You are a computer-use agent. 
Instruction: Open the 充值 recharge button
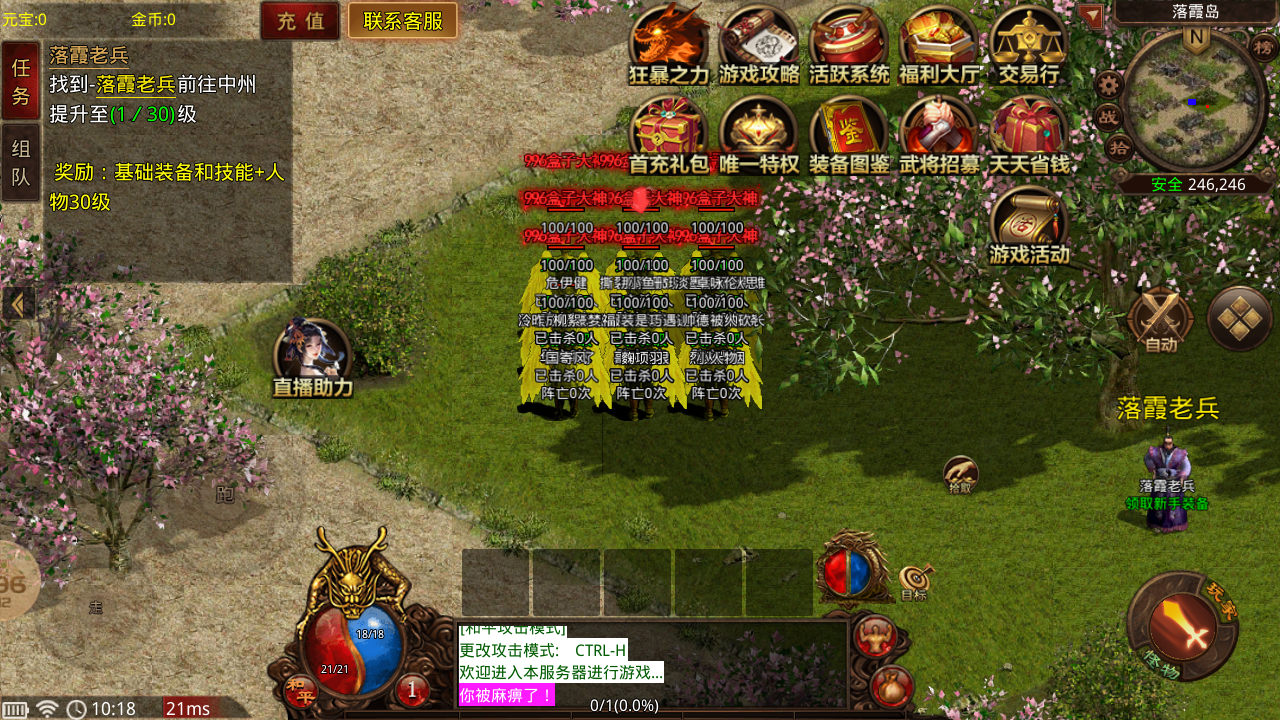pos(300,21)
